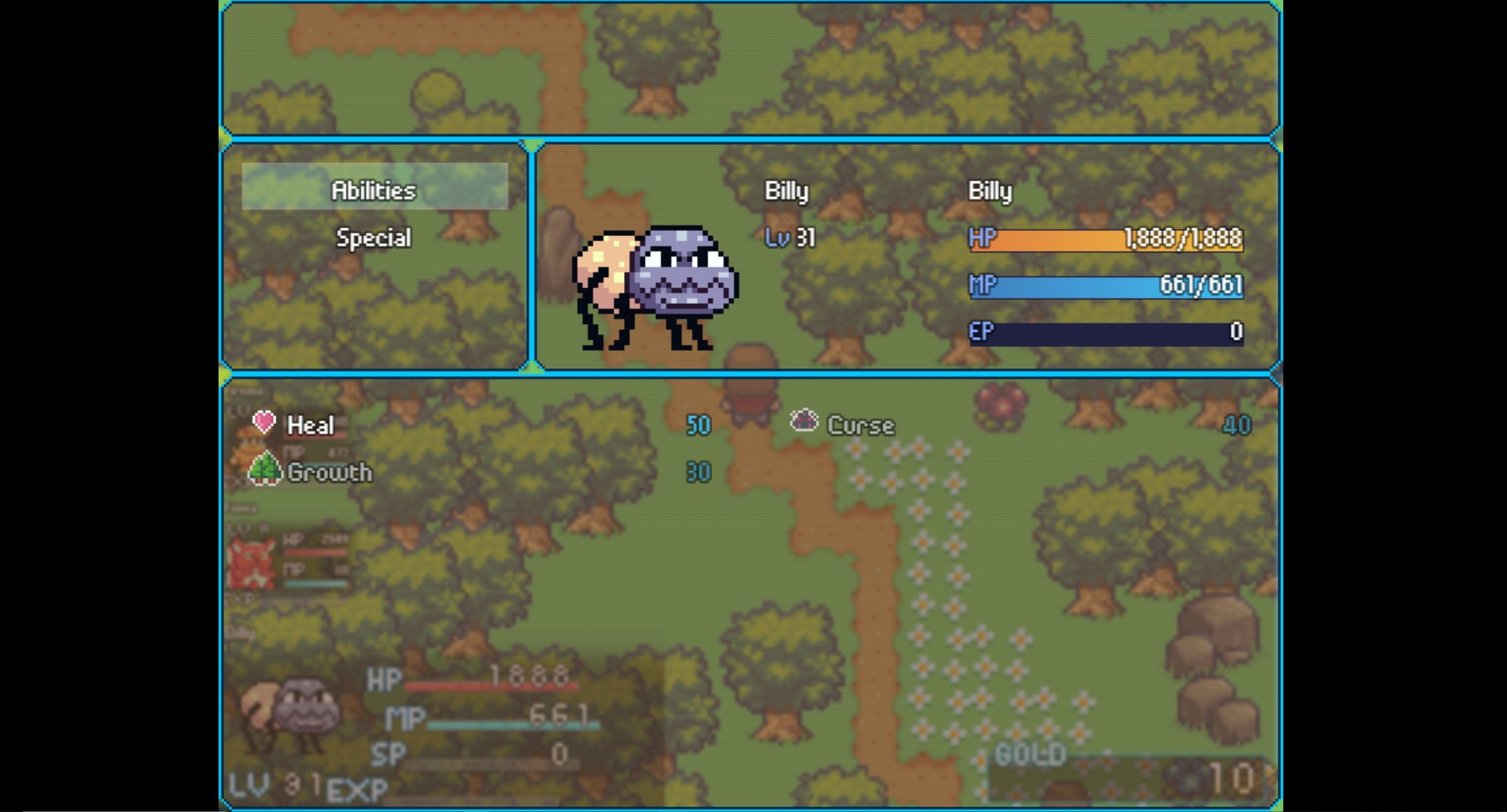Click the 40 cost beside Curse
This screenshot has width=1507, height=812.
click(1238, 424)
